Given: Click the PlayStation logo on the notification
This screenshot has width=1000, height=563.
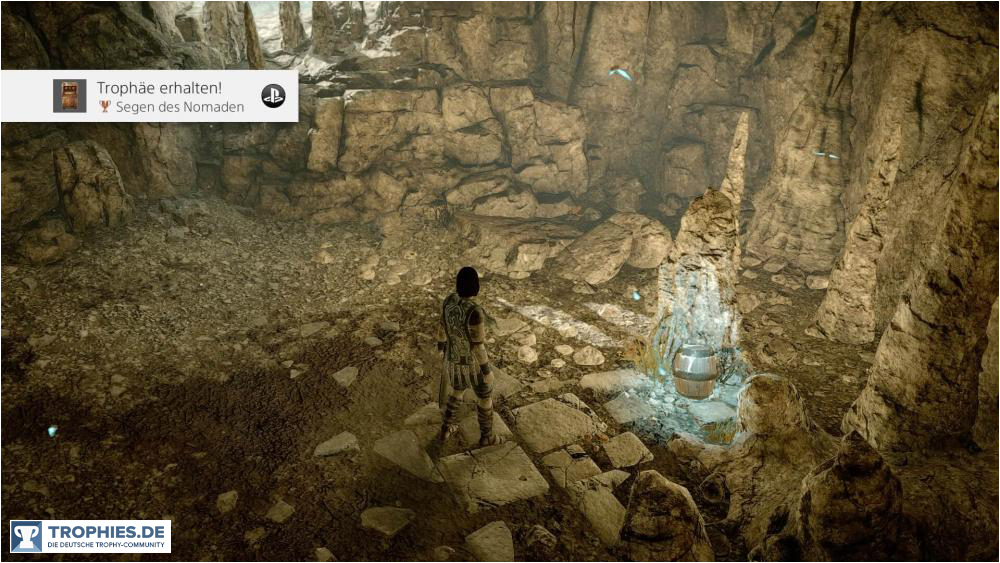Looking at the screenshot, I should point(273,96).
